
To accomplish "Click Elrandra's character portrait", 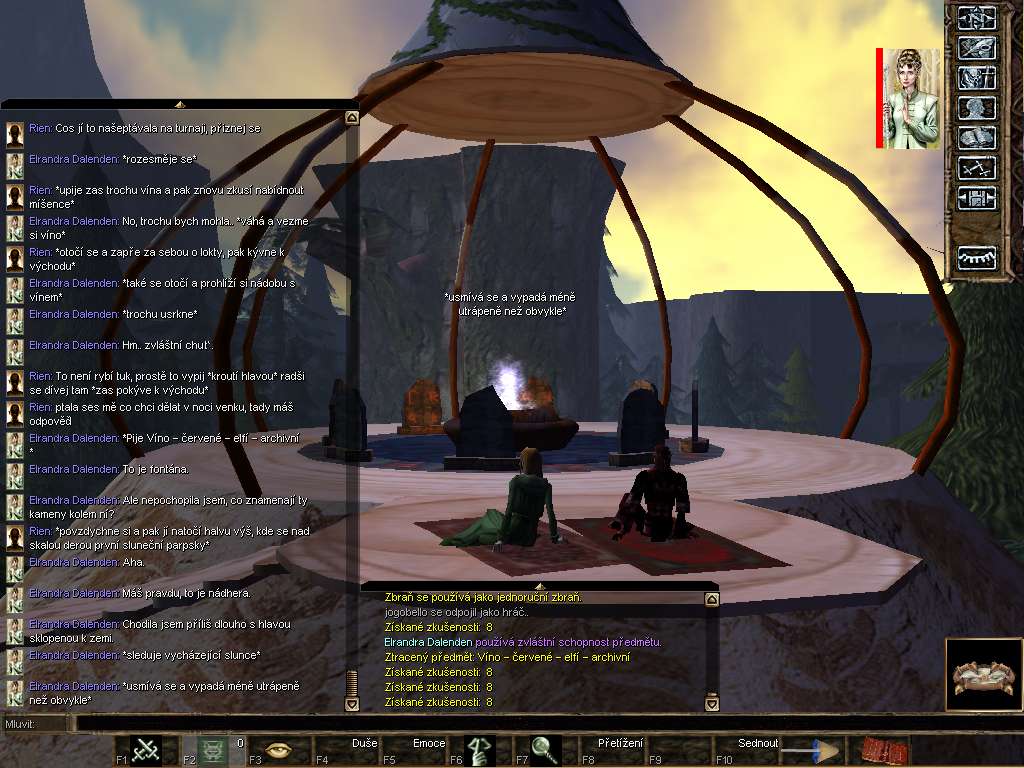I will pyautogui.click(x=911, y=98).
